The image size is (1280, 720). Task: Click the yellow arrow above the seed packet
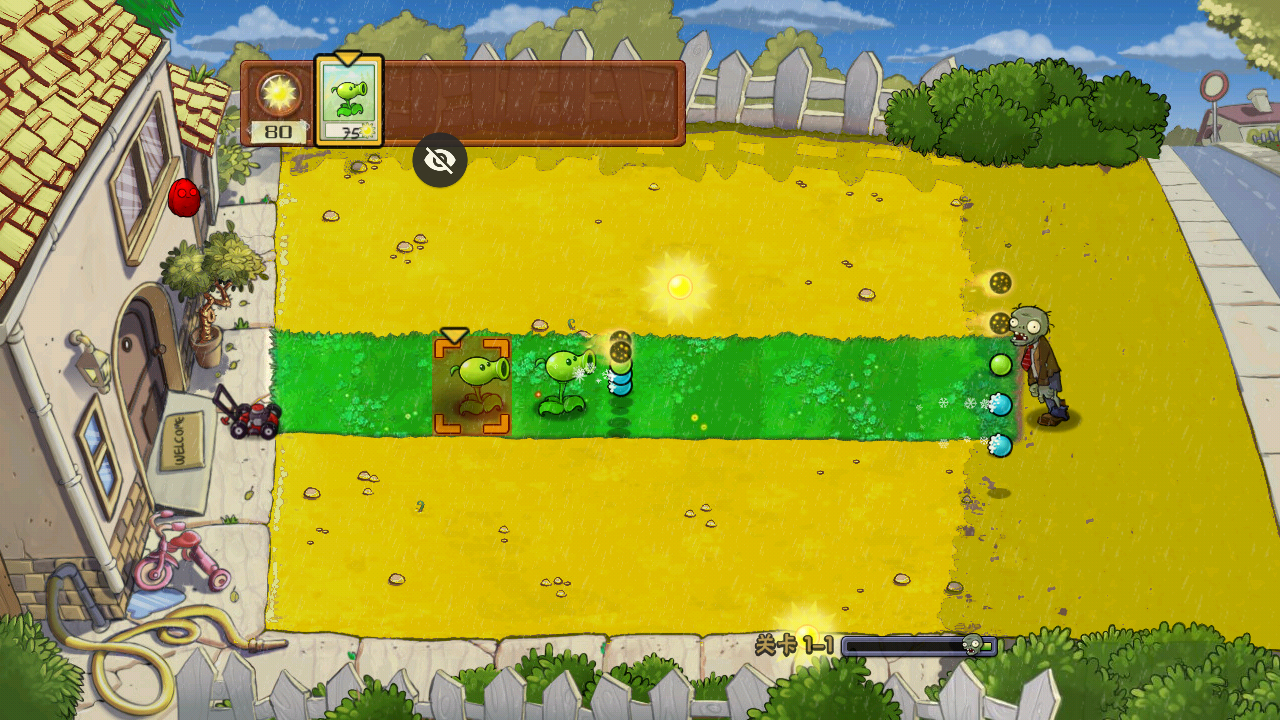349,58
